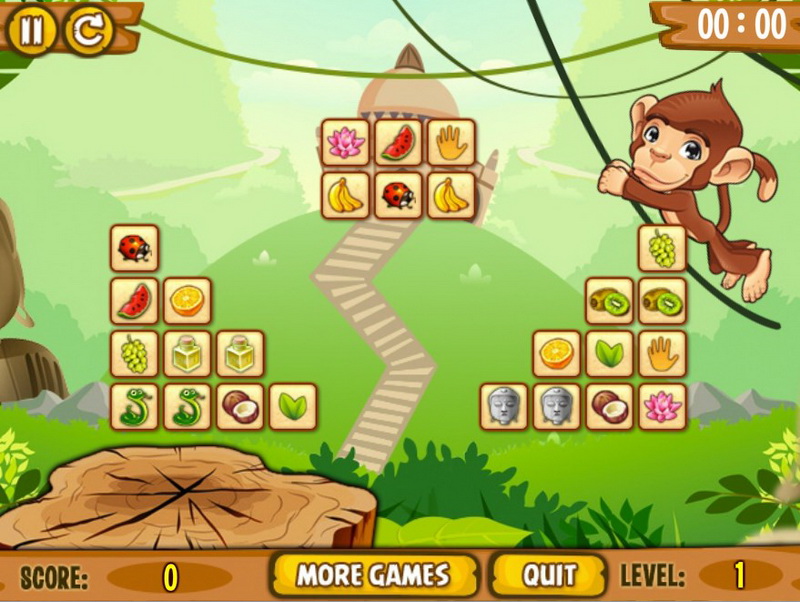Open More Games

pos(372,575)
